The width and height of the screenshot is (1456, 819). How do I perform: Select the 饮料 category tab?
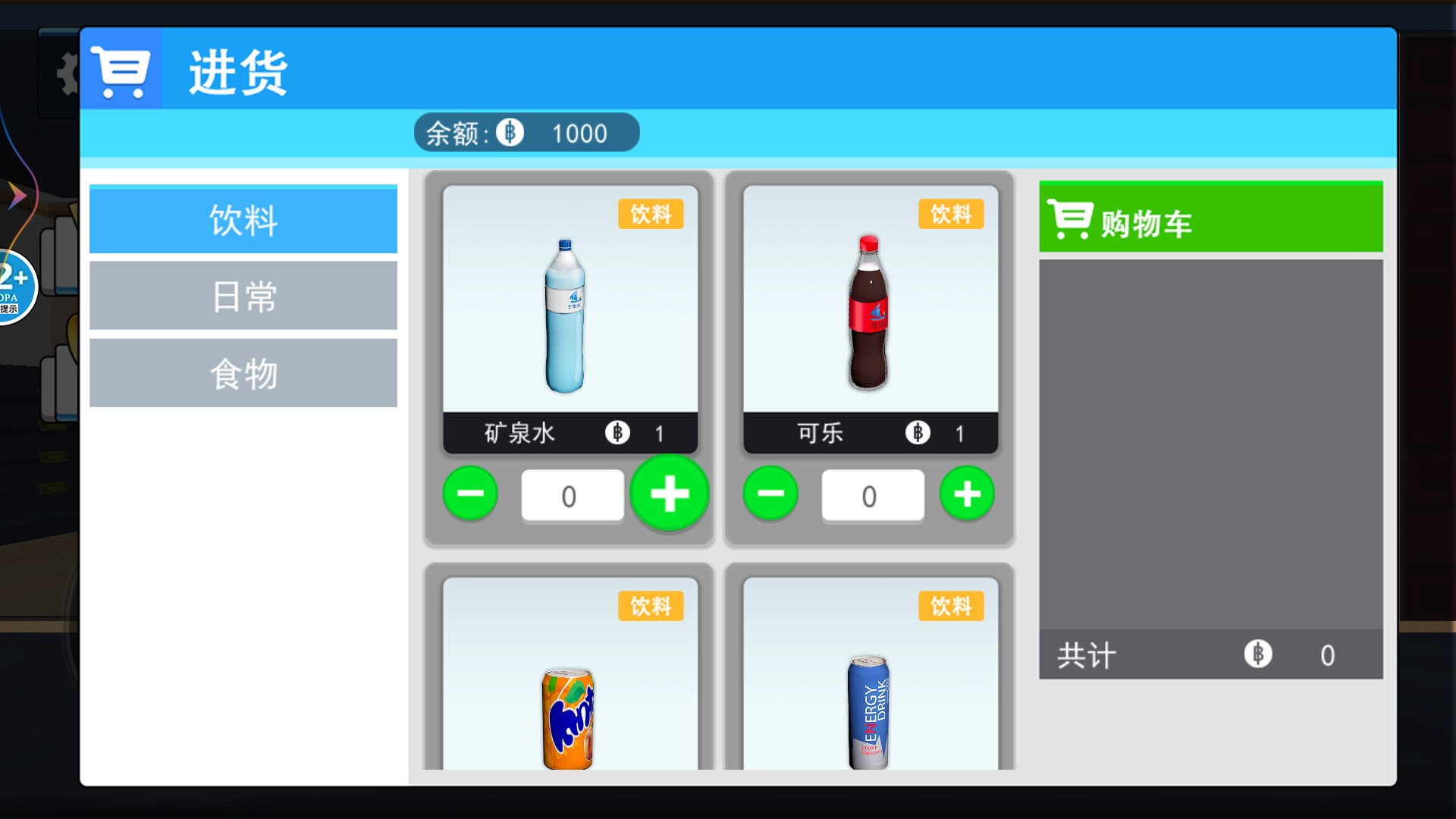243,220
